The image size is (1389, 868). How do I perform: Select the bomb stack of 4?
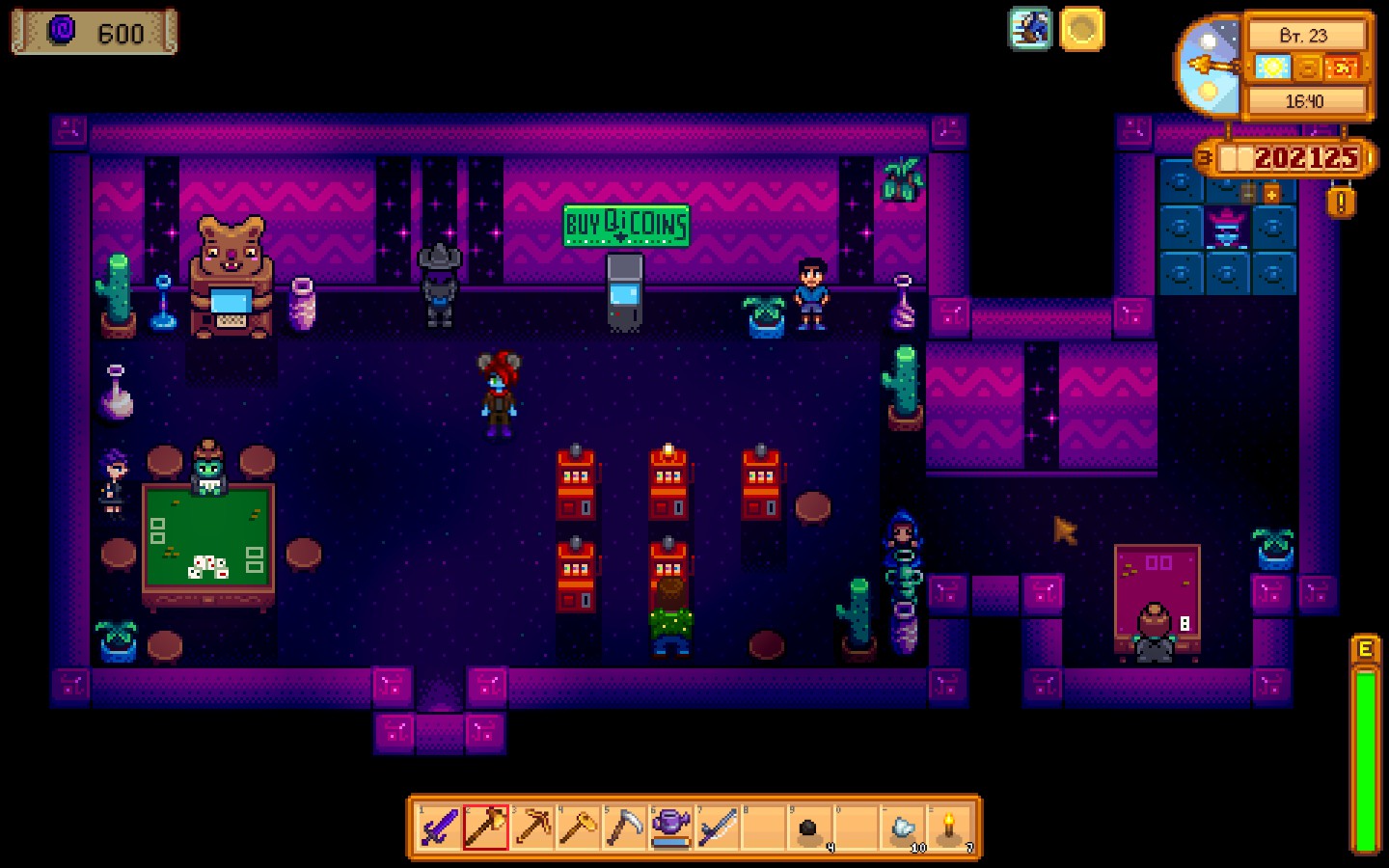point(810,827)
